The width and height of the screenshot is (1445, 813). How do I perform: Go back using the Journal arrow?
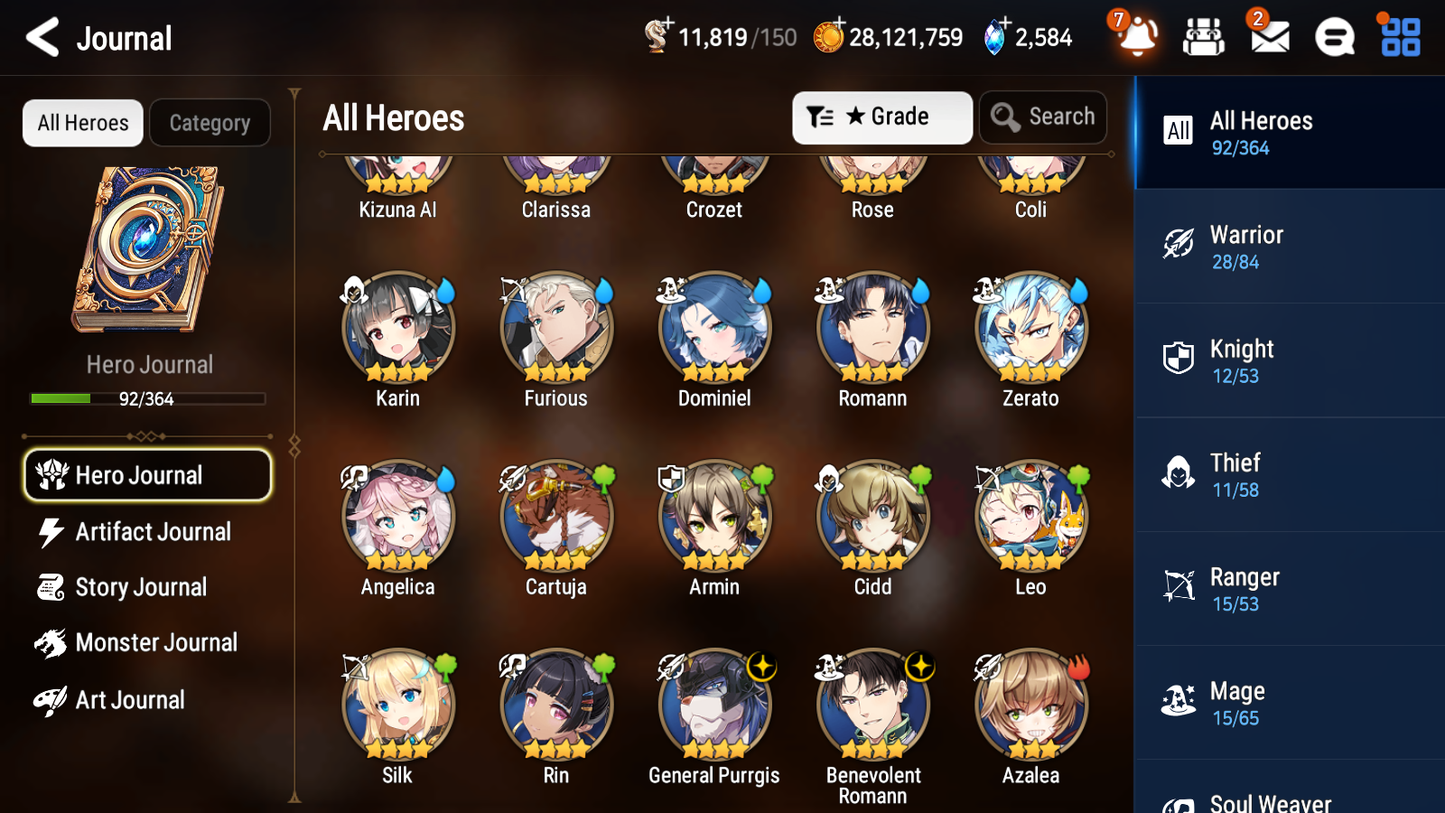pyautogui.click(x=42, y=37)
